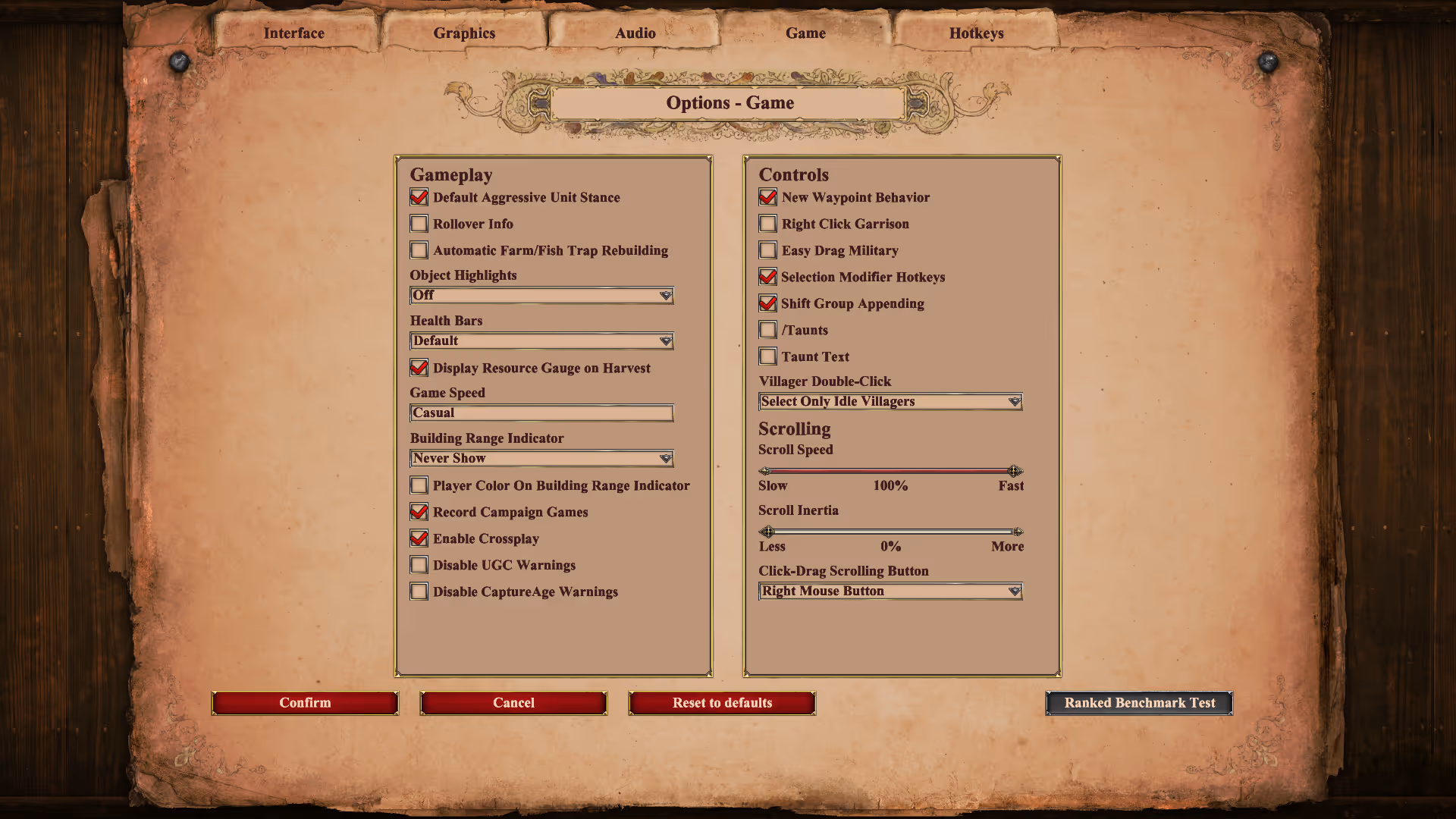Start the Ranked Benchmark Test

click(1139, 703)
